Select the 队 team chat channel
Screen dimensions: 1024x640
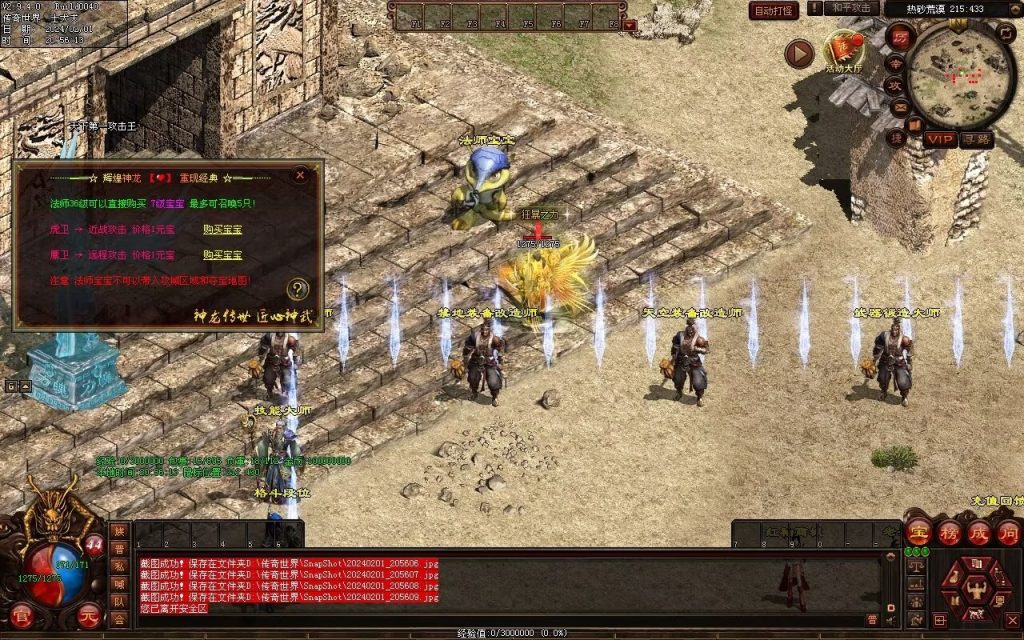click(x=119, y=602)
